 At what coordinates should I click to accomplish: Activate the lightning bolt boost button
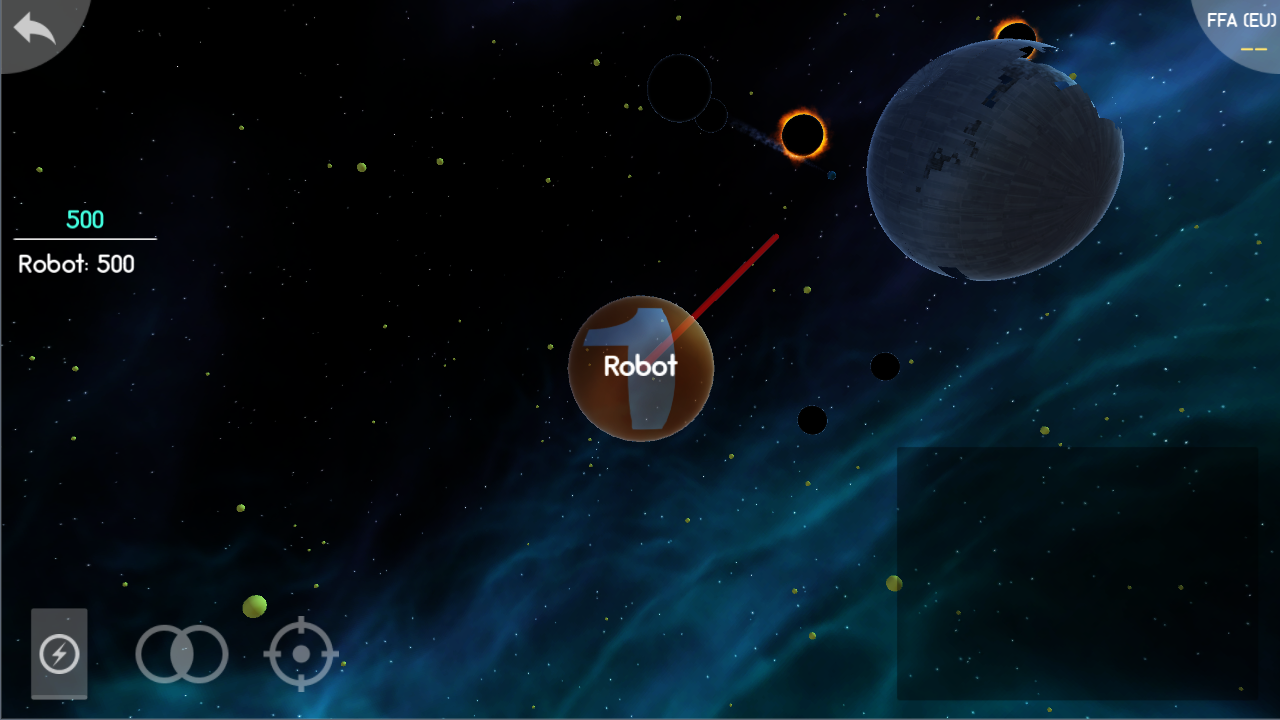(x=59, y=655)
